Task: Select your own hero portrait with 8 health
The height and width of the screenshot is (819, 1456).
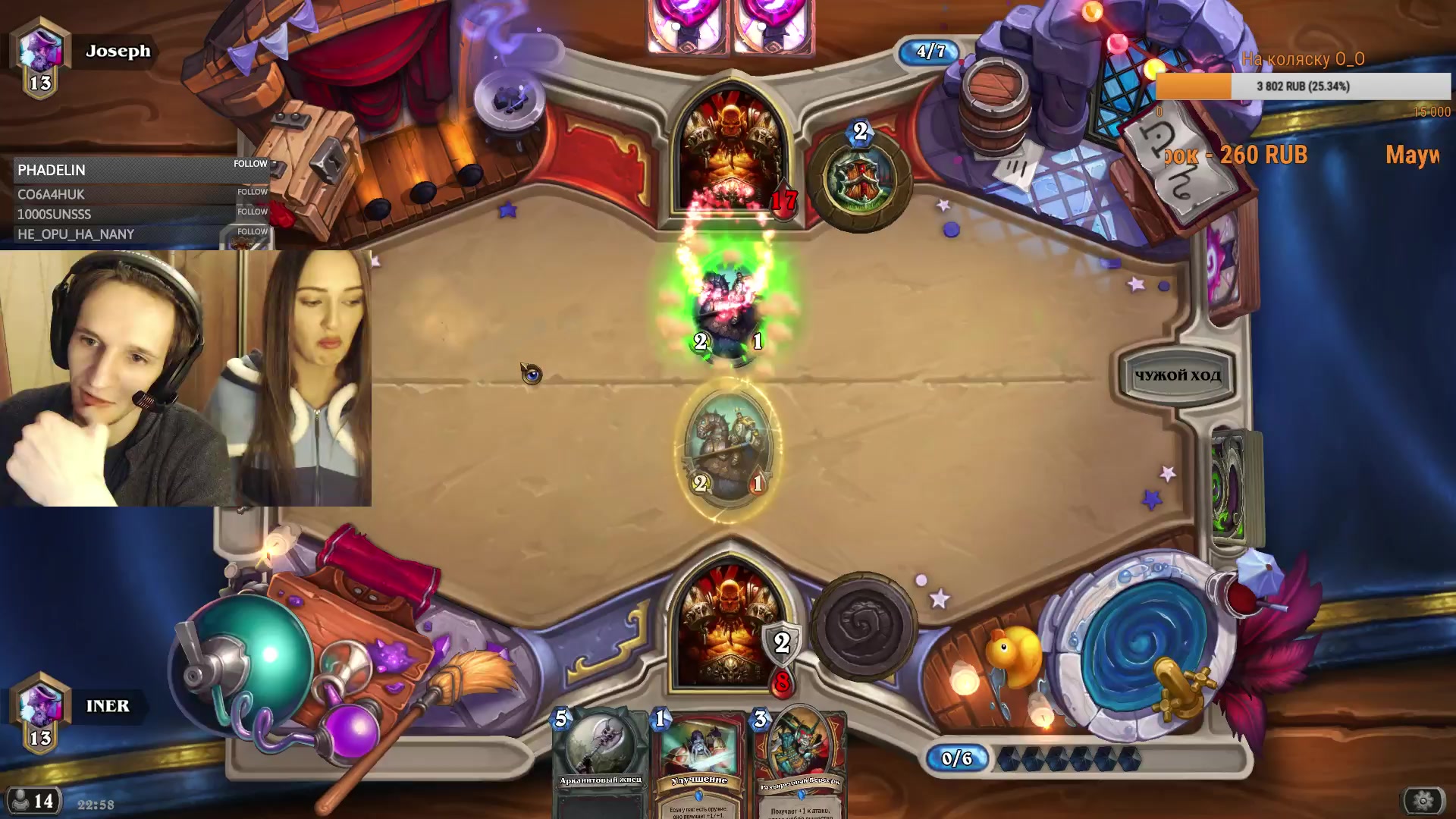Action: [730, 629]
